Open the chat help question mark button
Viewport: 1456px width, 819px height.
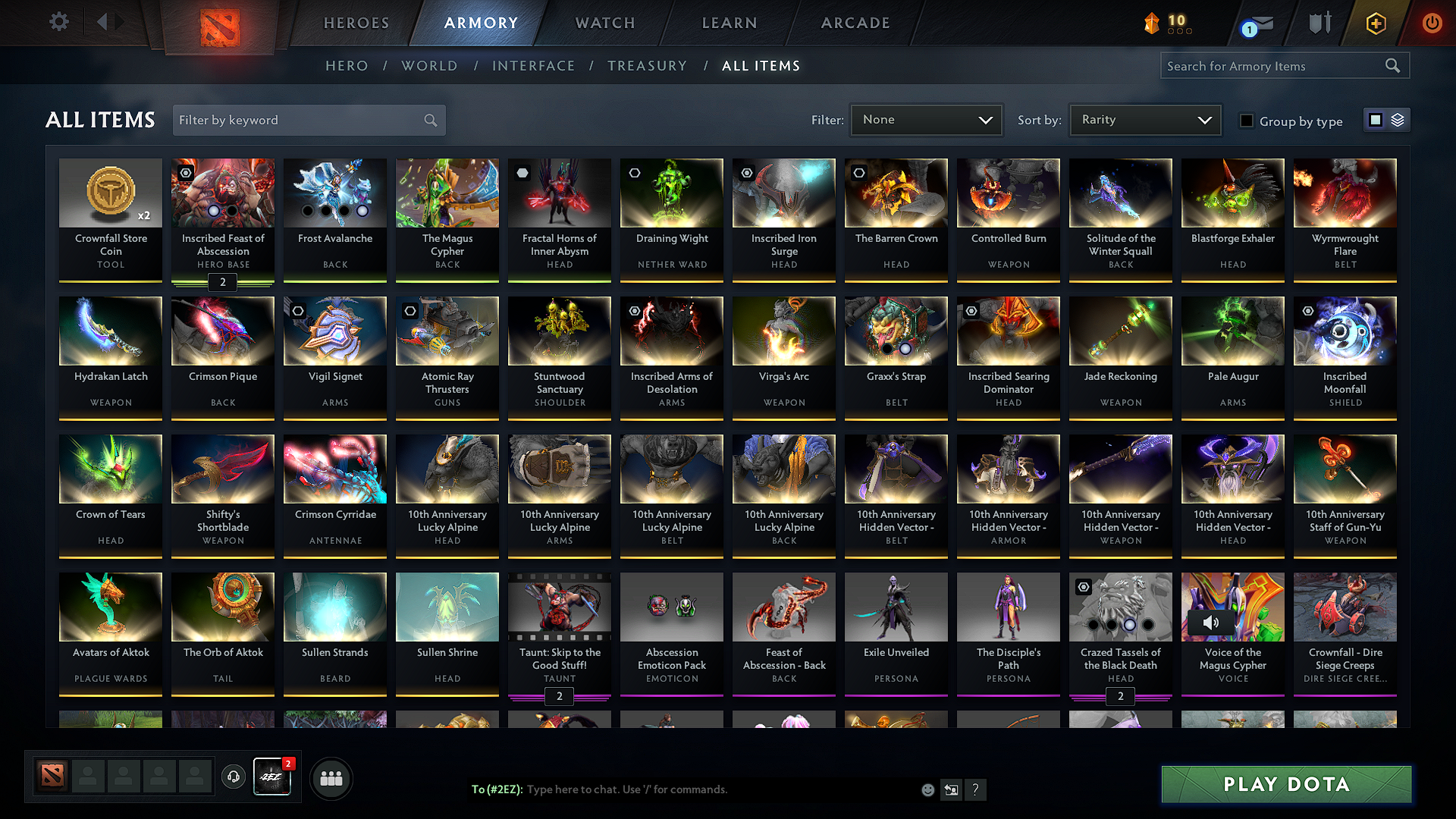(x=976, y=789)
